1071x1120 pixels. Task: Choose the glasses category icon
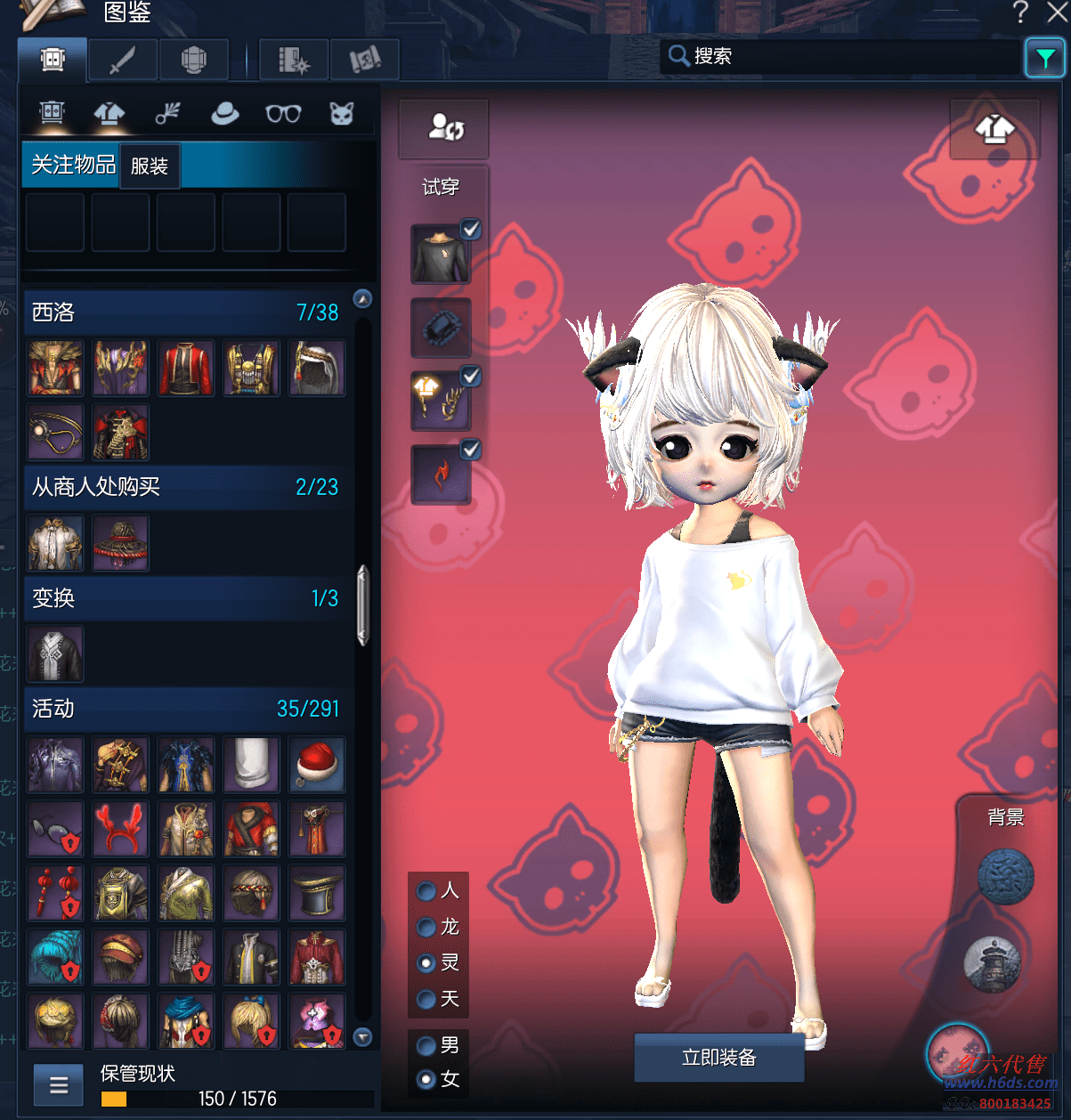point(283,114)
